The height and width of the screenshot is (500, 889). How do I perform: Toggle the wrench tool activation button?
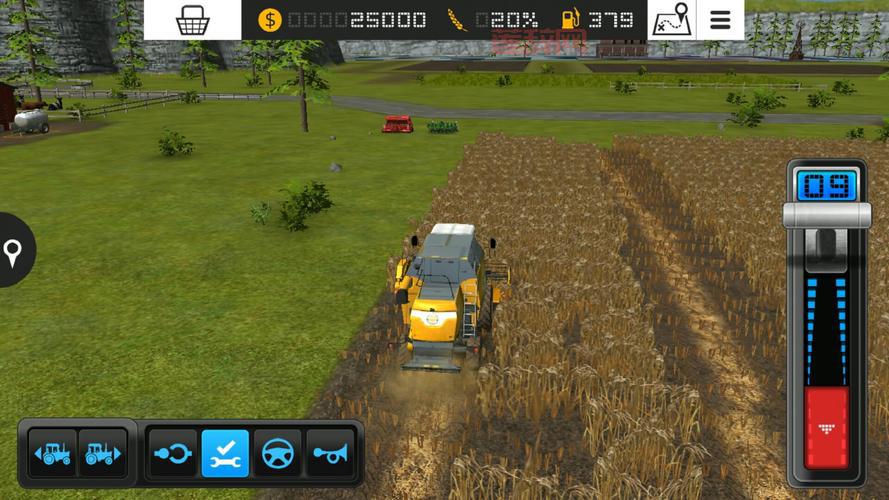(x=225, y=453)
